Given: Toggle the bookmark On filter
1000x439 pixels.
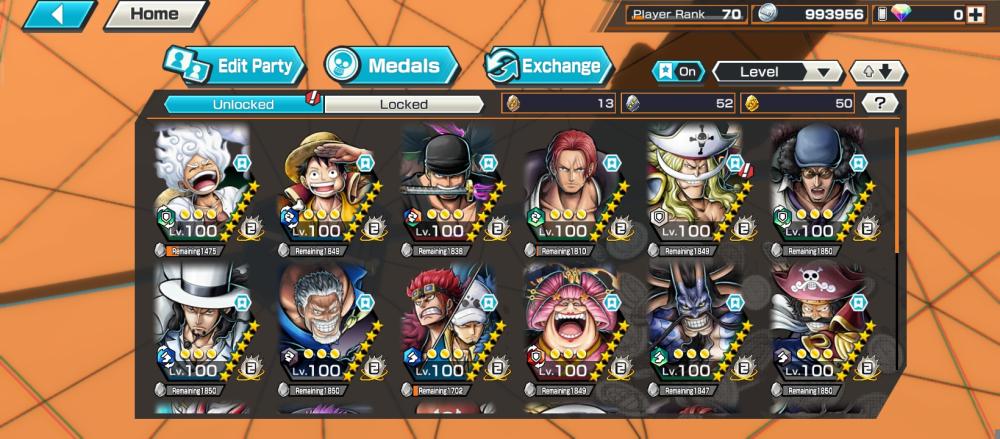Looking at the screenshot, I should click(677, 72).
